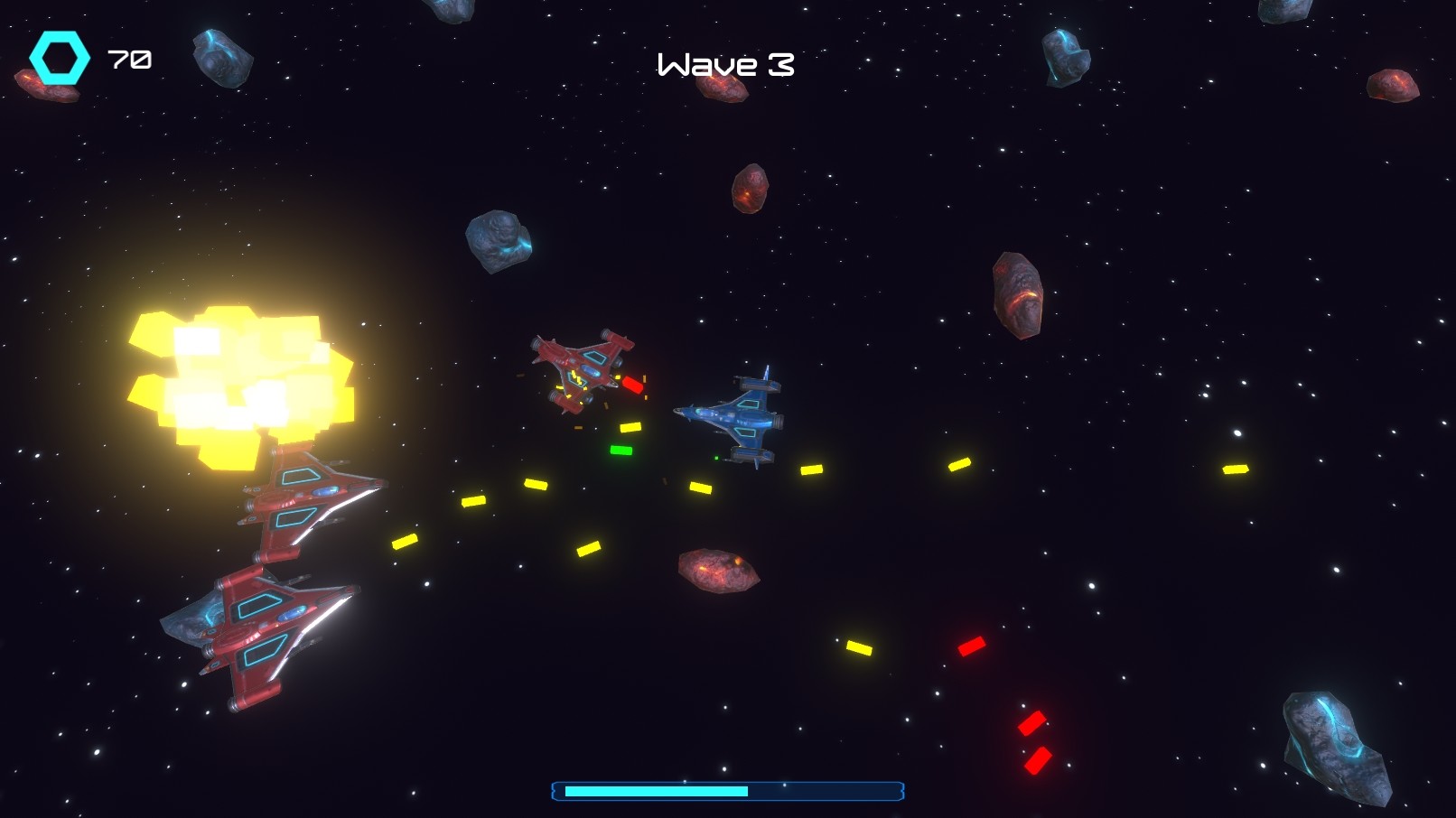Click the score counter showing 70
Screen dimensions: 1456x818
coord(128,60)
